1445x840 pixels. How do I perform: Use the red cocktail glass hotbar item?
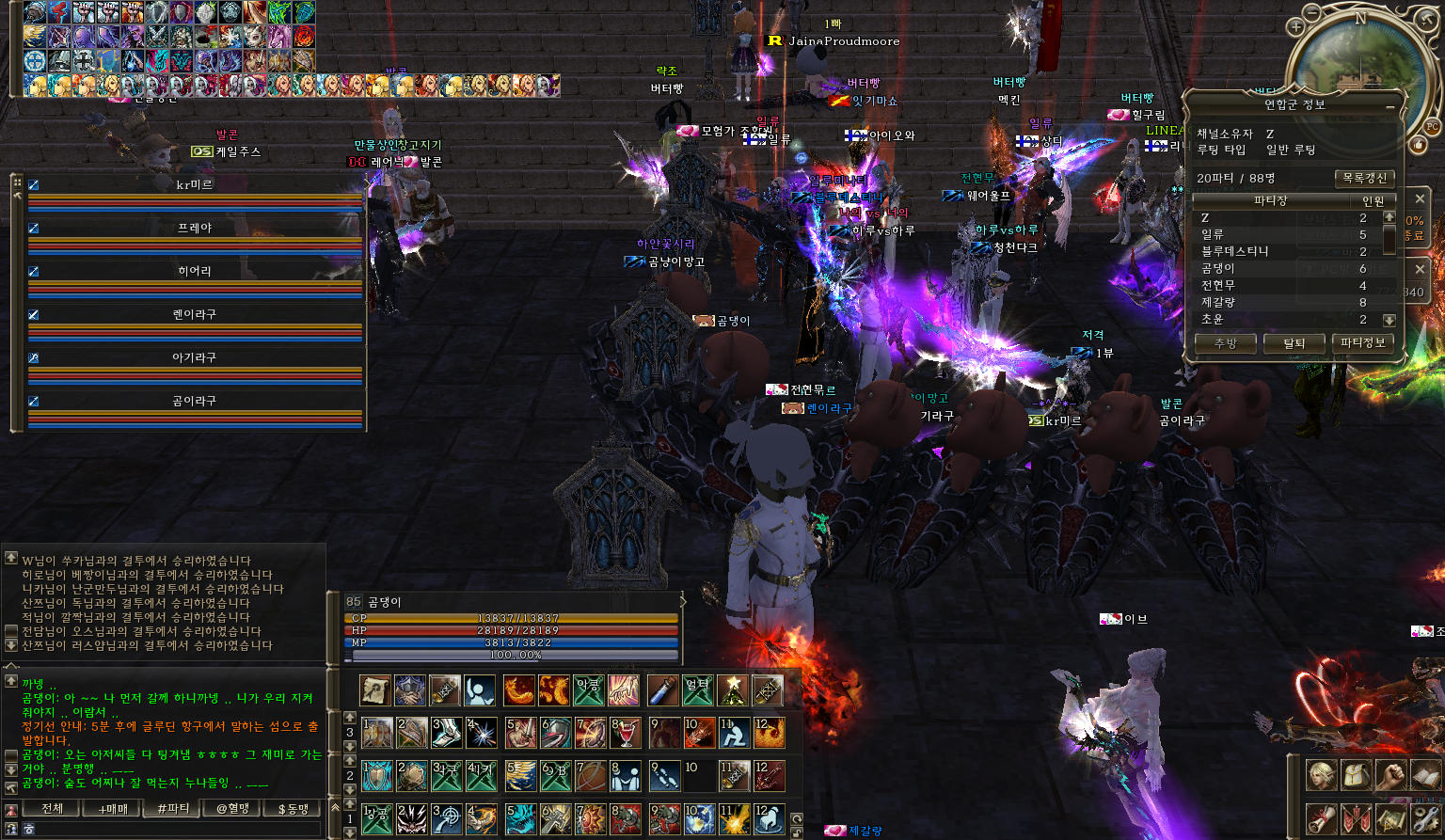pos(626,732)
